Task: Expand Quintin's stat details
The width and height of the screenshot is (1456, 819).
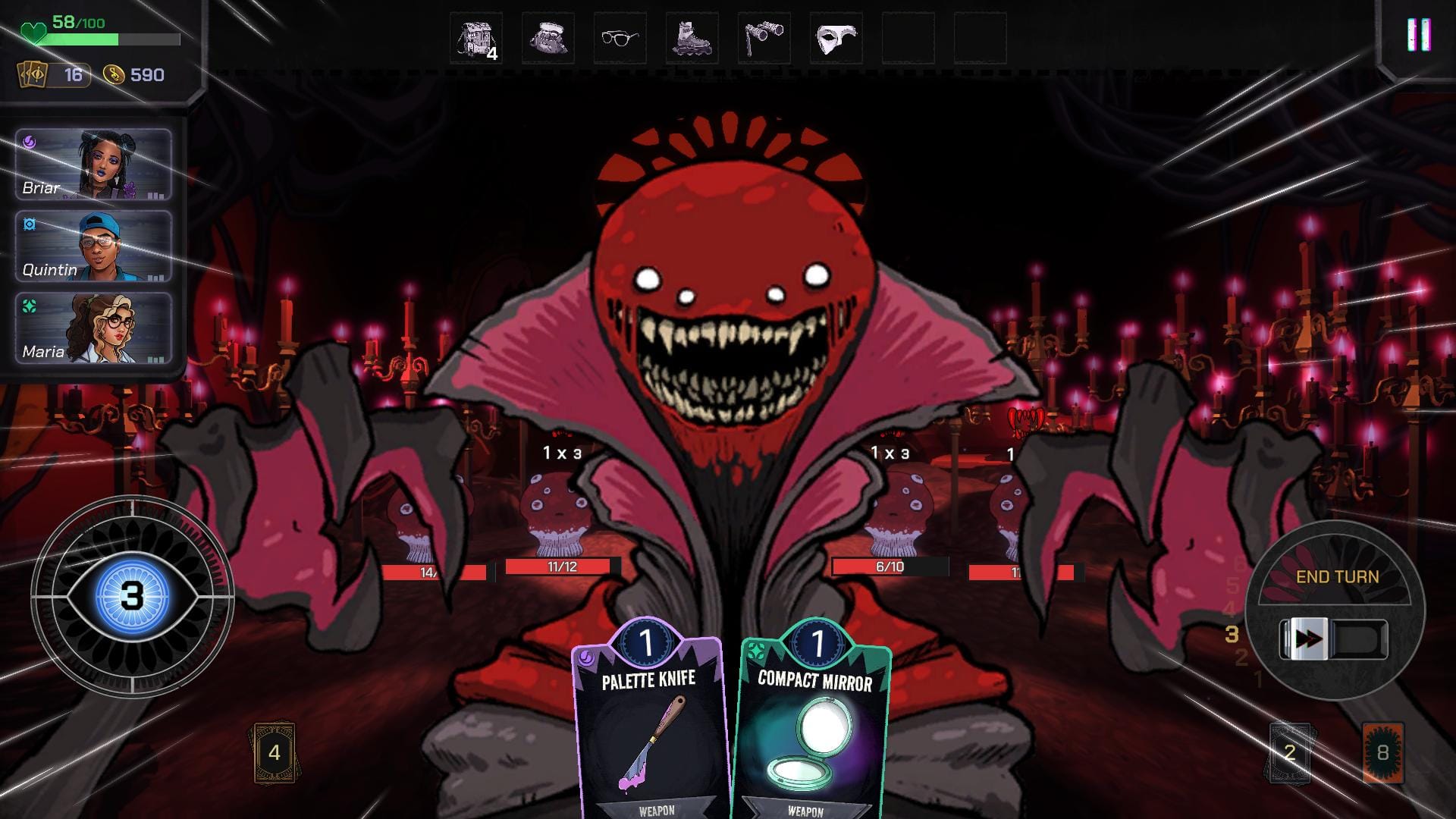Action: pyautogui.click(x=155, y=277)
